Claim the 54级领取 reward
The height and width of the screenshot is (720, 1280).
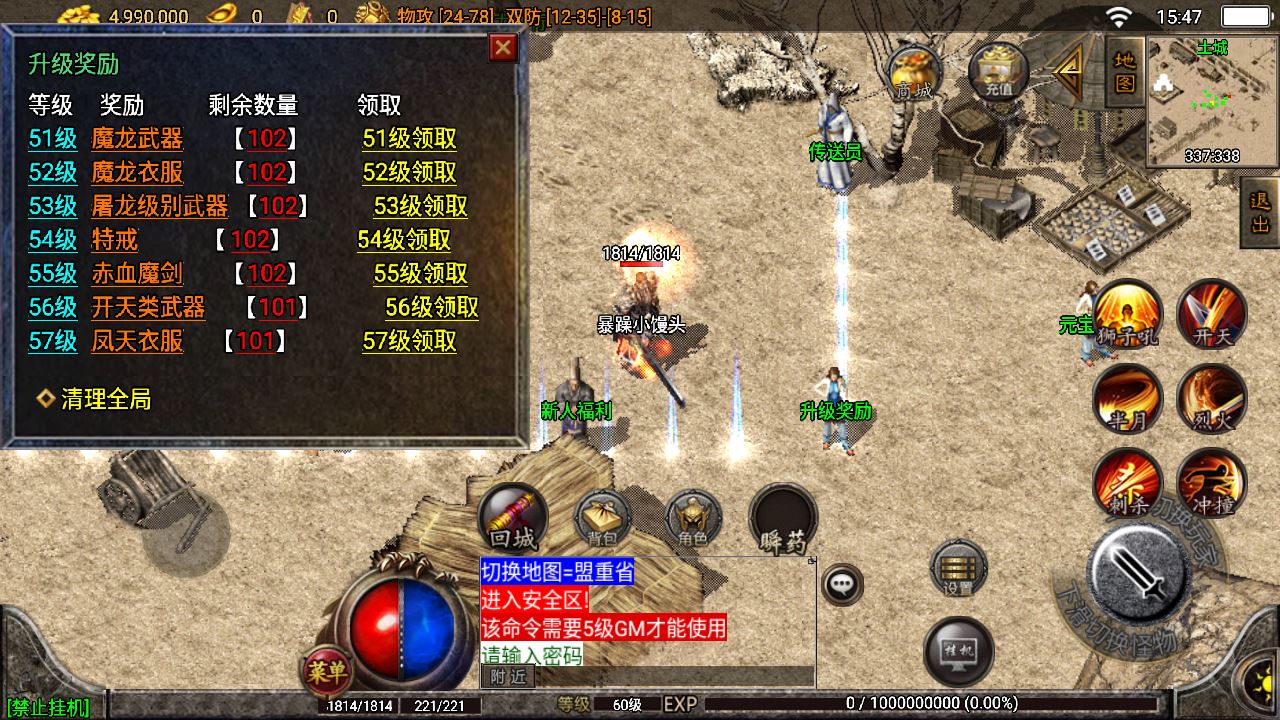point(404,240)
